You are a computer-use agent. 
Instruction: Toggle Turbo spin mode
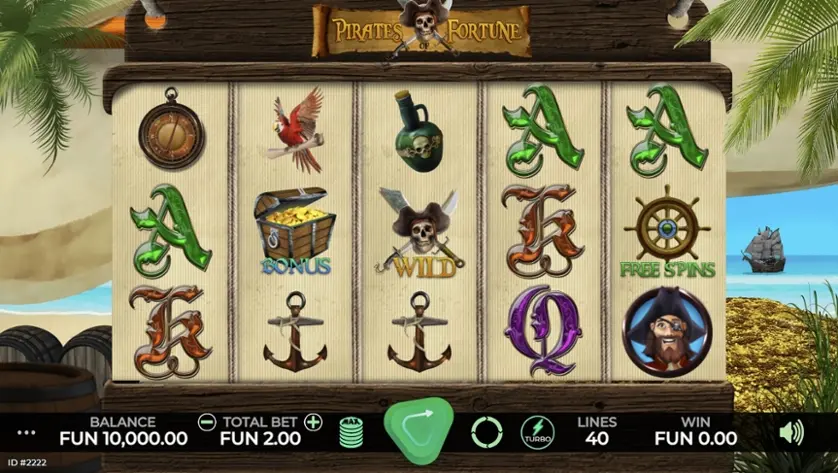pyautogui.click(x=537, y=432)
